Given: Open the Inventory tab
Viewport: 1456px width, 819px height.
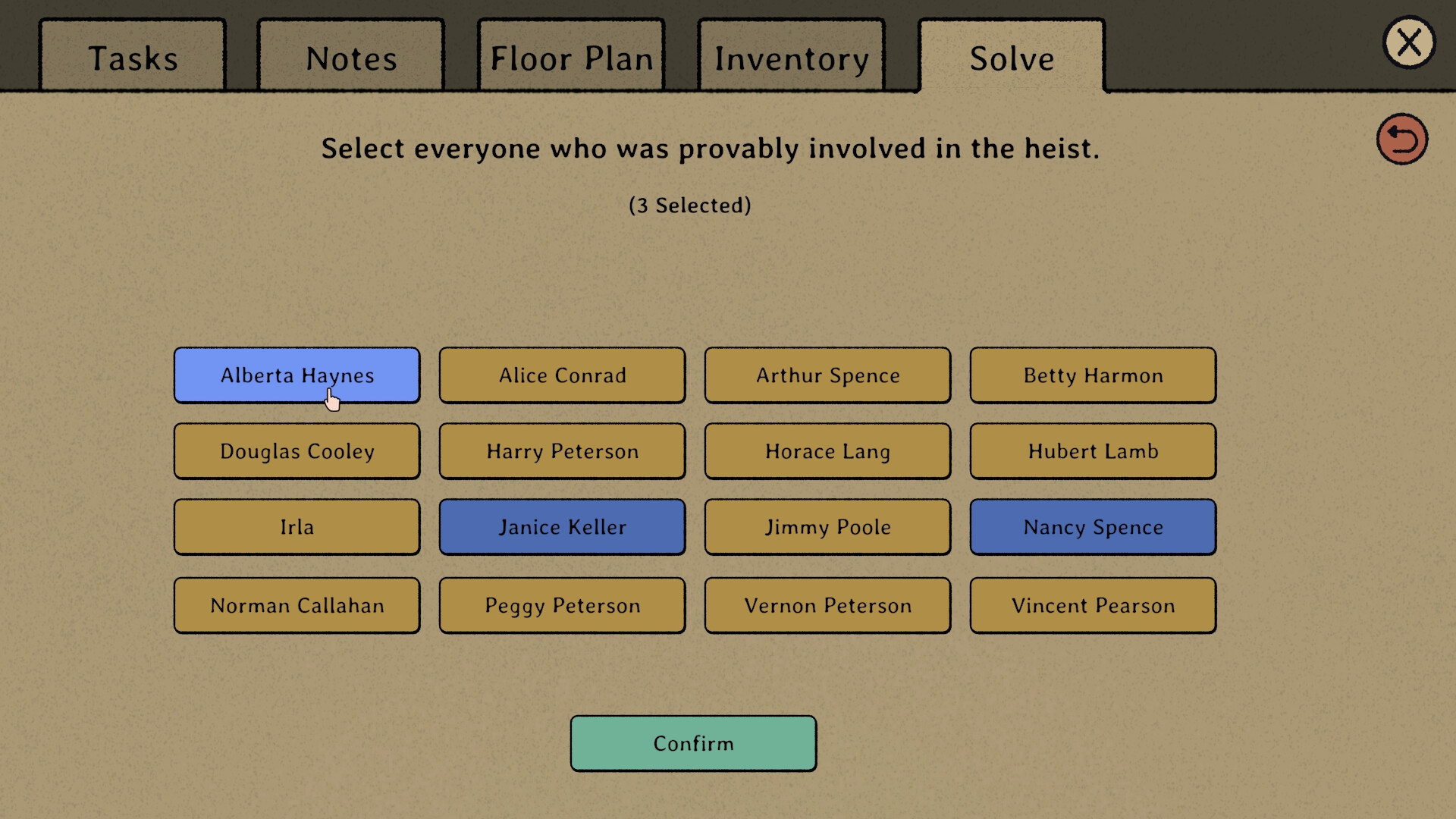Looking at the screenshot, I should click(x=791, y=57).
